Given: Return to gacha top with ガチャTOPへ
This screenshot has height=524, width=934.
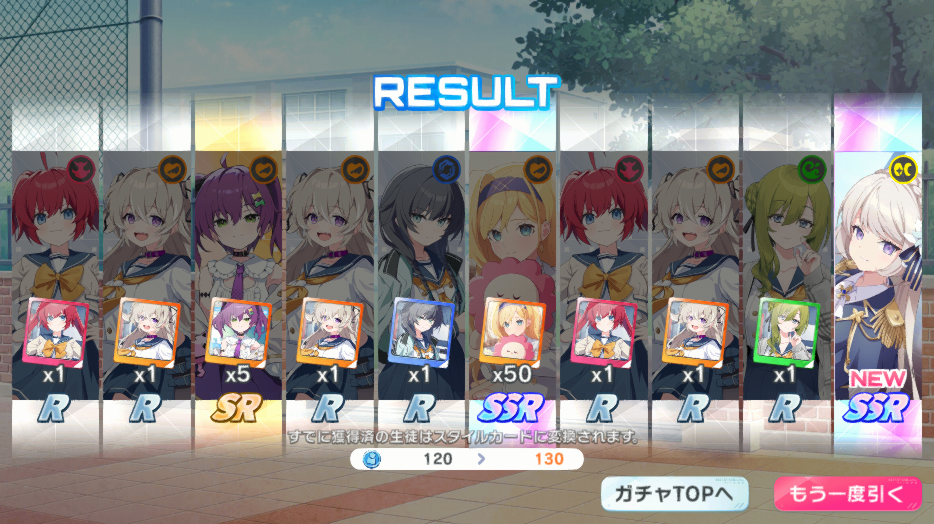Looking at the screenshot, I should pyautogui.click(x=675, y=493).
